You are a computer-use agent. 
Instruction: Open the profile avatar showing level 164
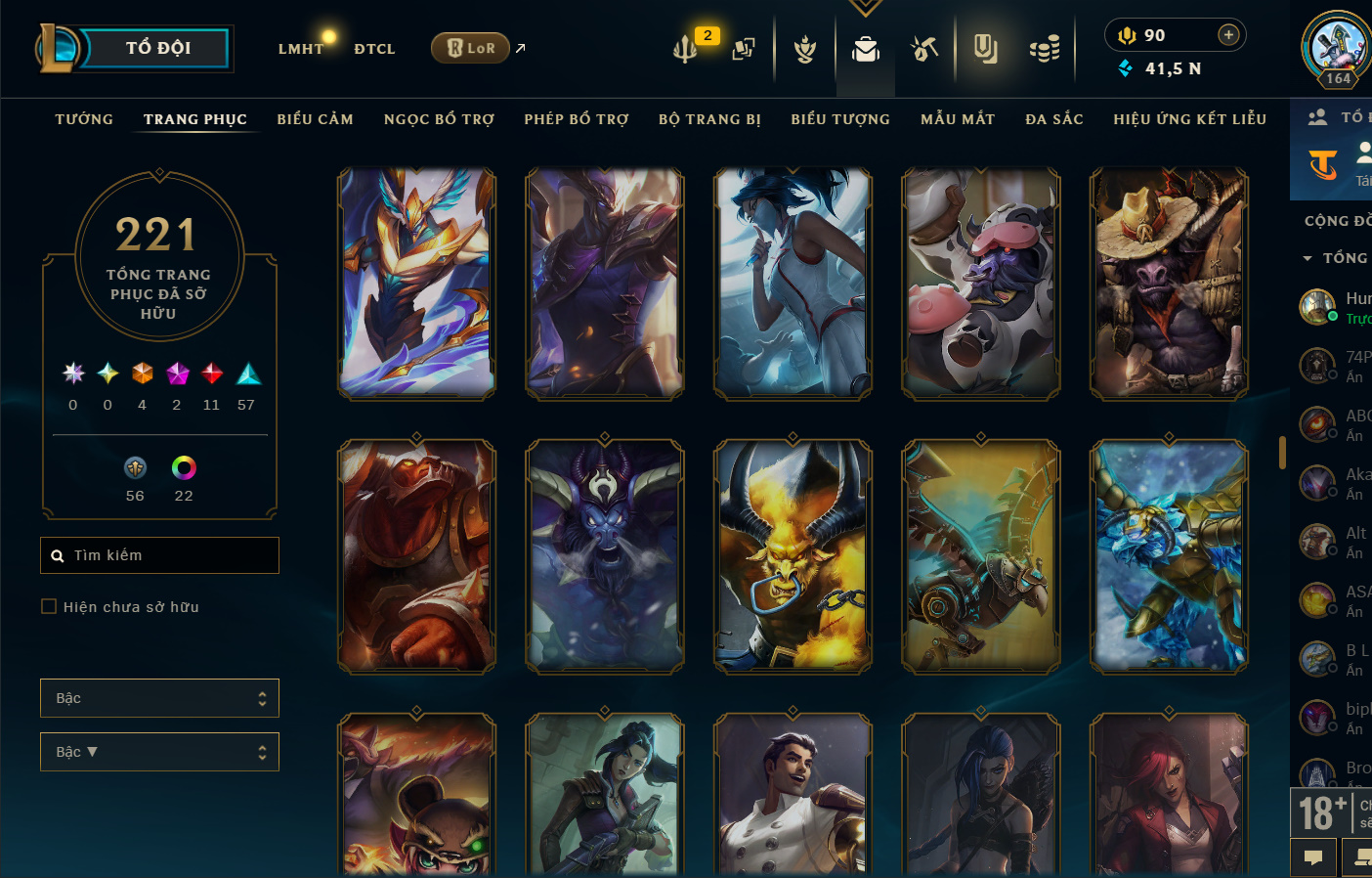1336,48
